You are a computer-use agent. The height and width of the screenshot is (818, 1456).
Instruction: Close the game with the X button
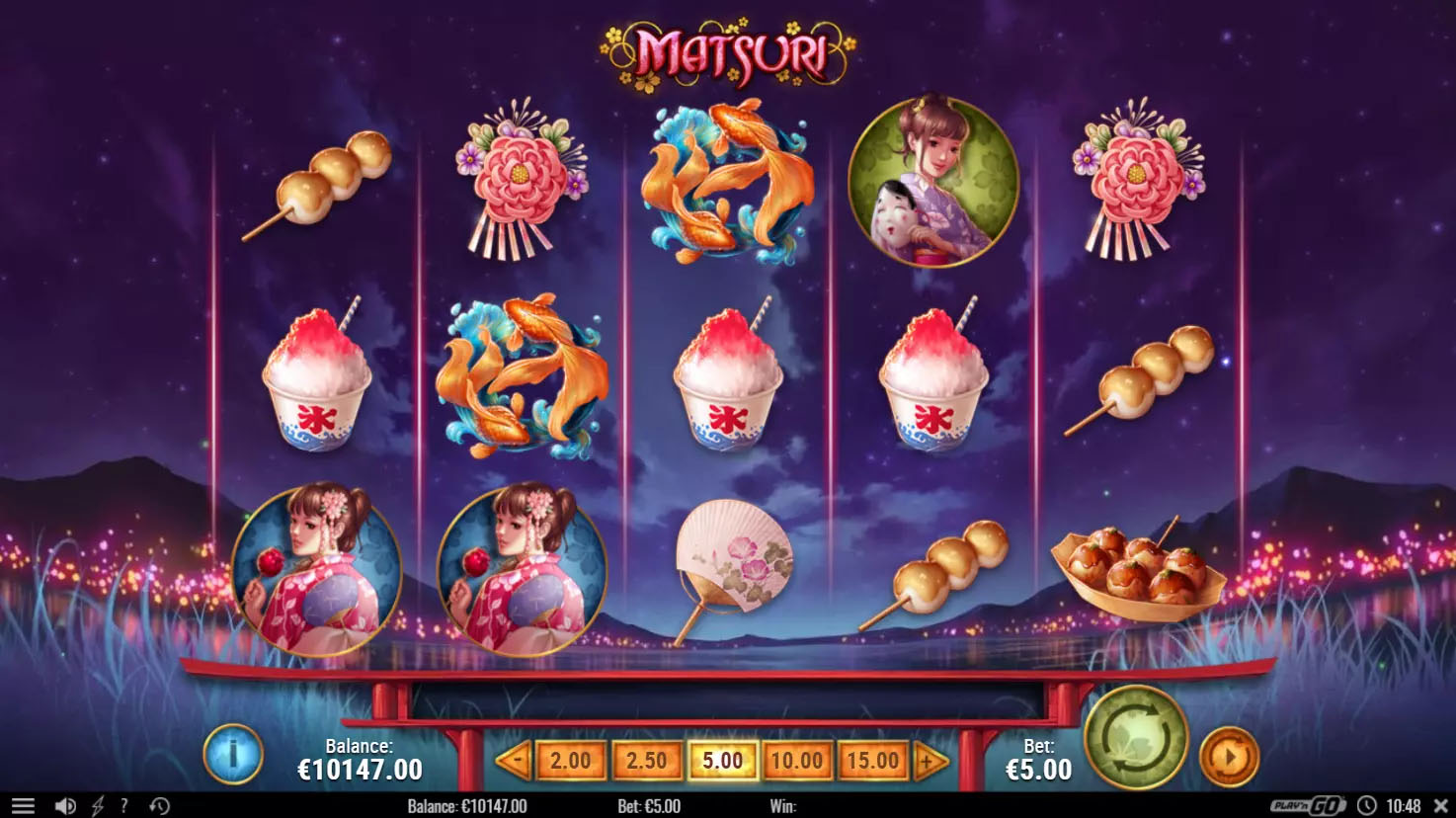pos(1439,806)
